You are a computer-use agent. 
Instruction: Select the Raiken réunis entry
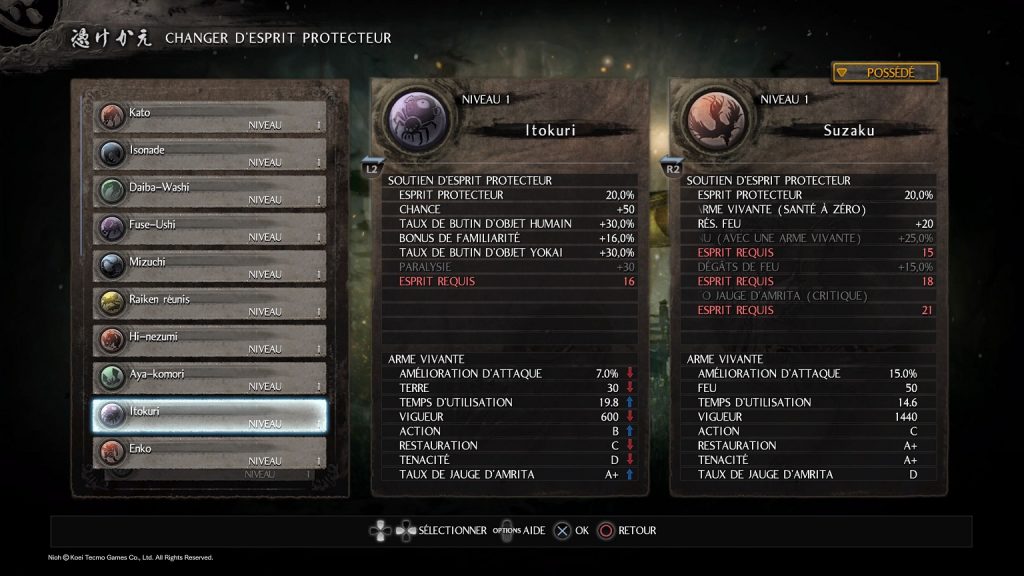[x=210, y=302]
